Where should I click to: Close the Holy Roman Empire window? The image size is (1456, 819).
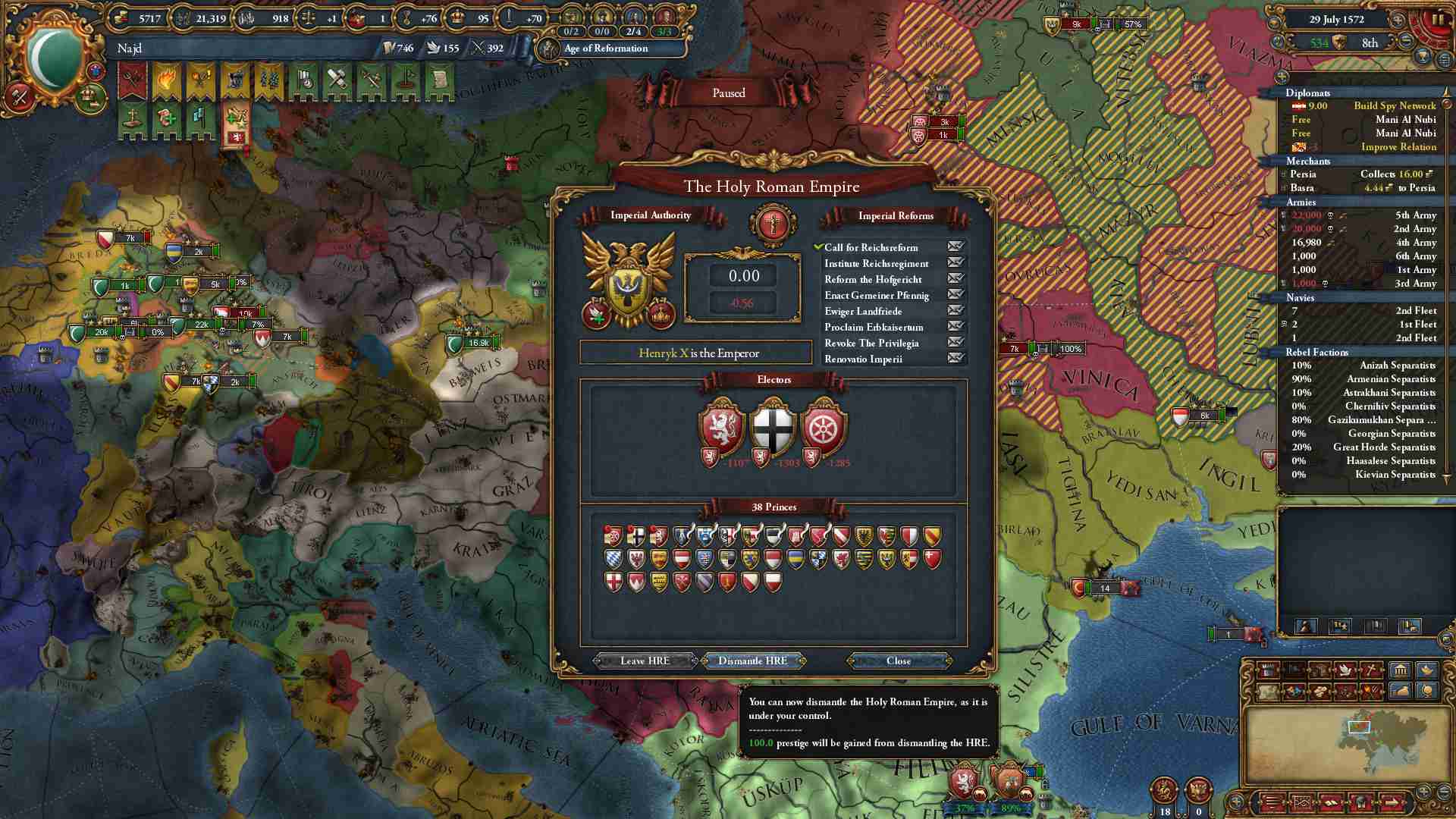coord(898,661)
